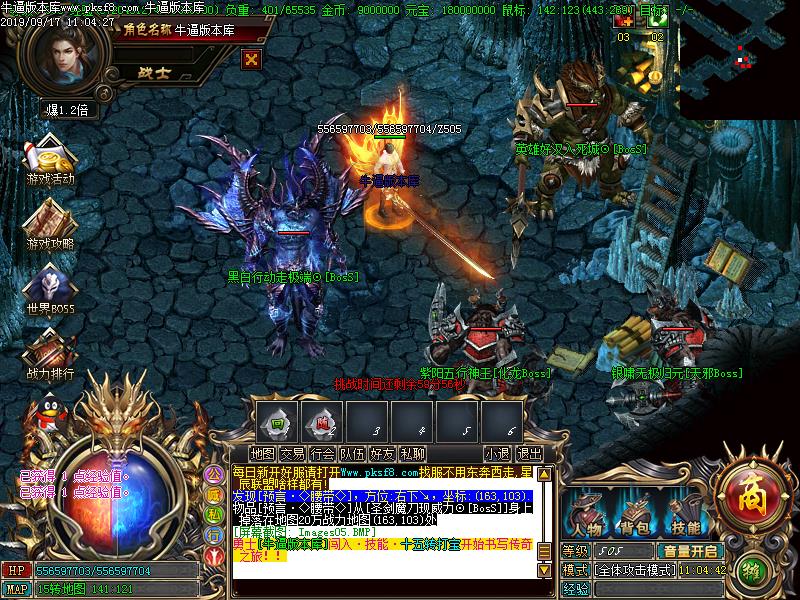Open the 游戏攻略 game guide icon
The image size is (800, 600).
click(x=50, y=225)
